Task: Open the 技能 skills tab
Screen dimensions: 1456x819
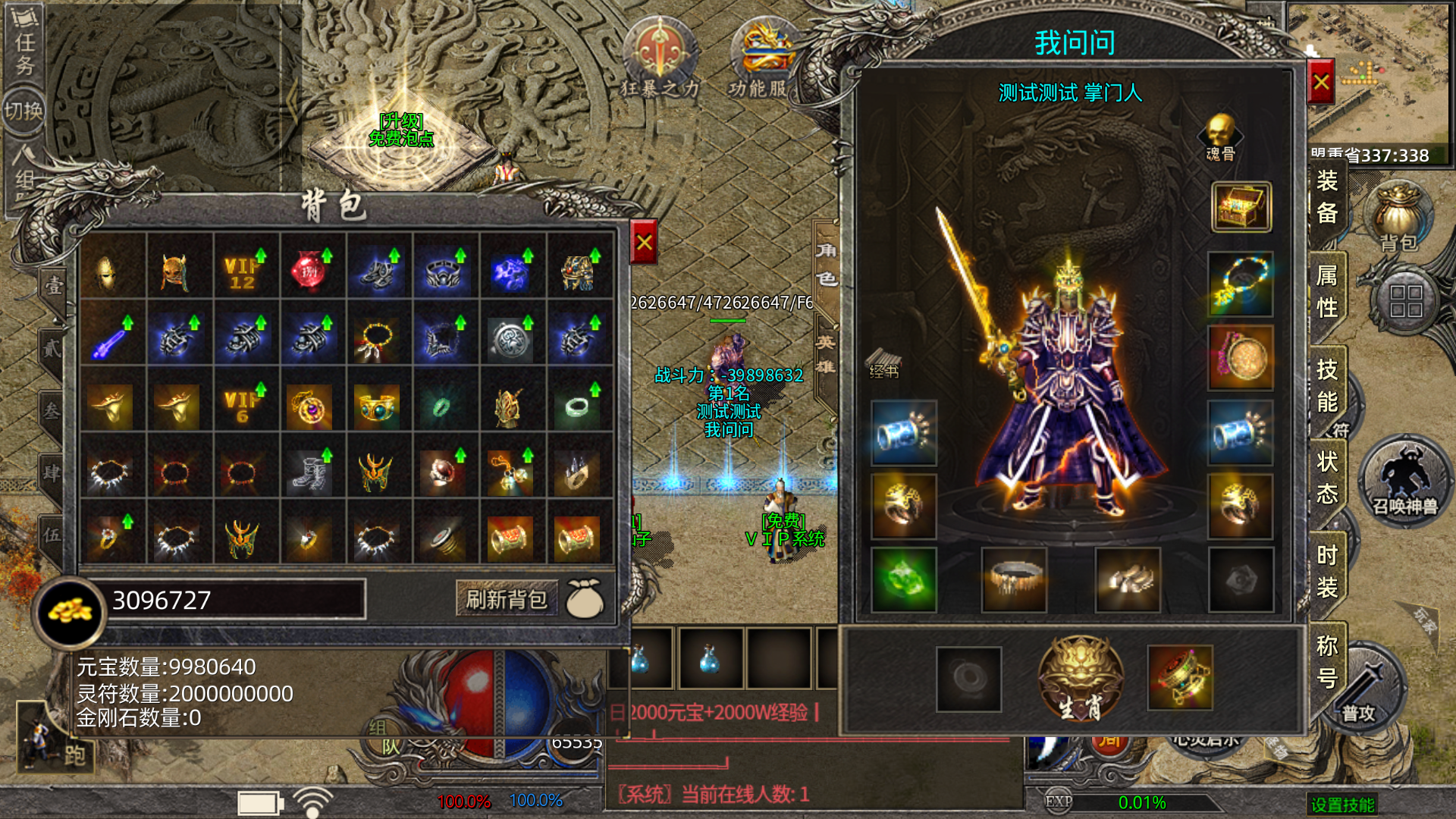Action: click(x=1327, y=385)
